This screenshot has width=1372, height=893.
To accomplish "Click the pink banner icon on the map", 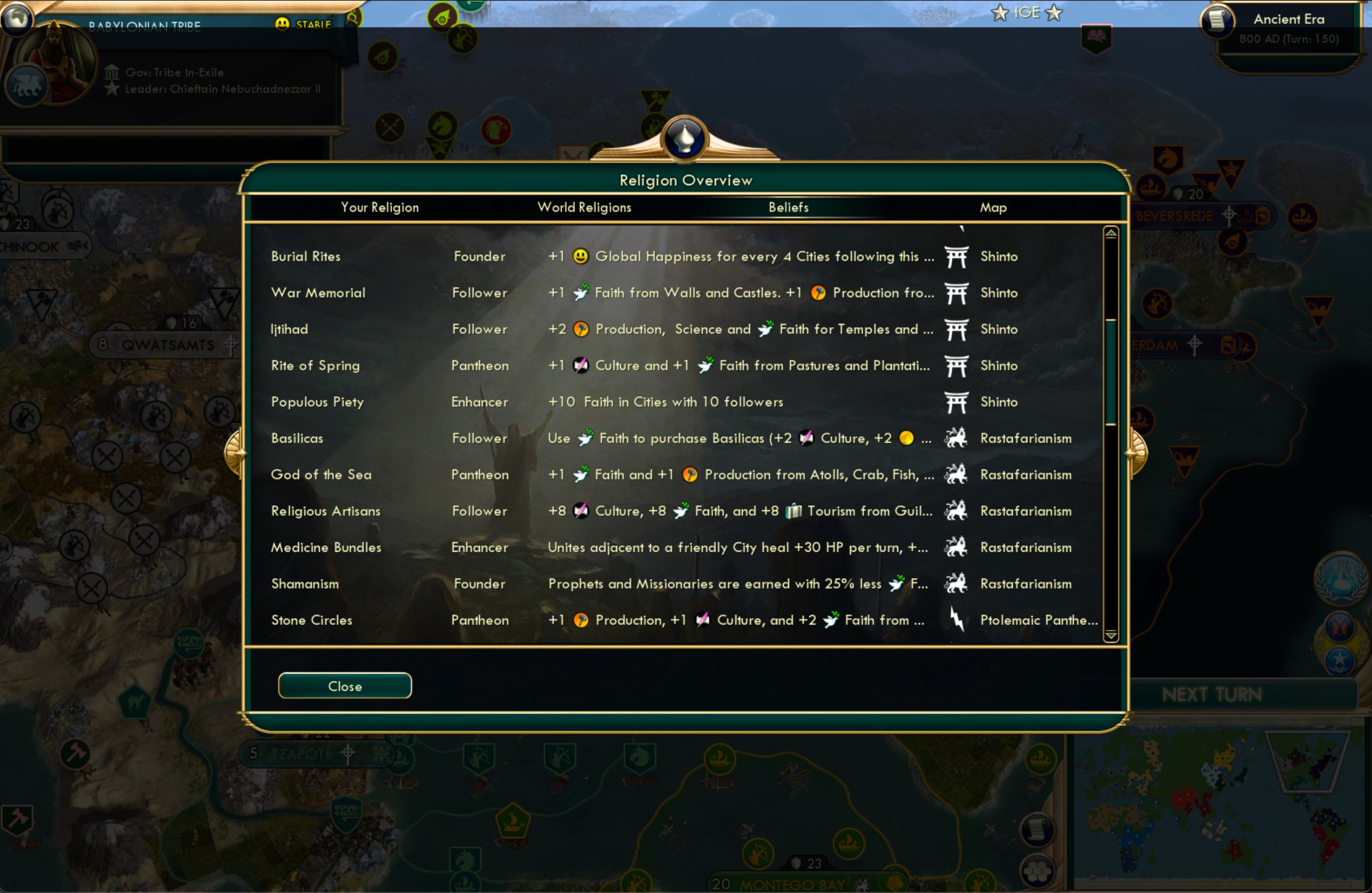I will point(1097,39).
